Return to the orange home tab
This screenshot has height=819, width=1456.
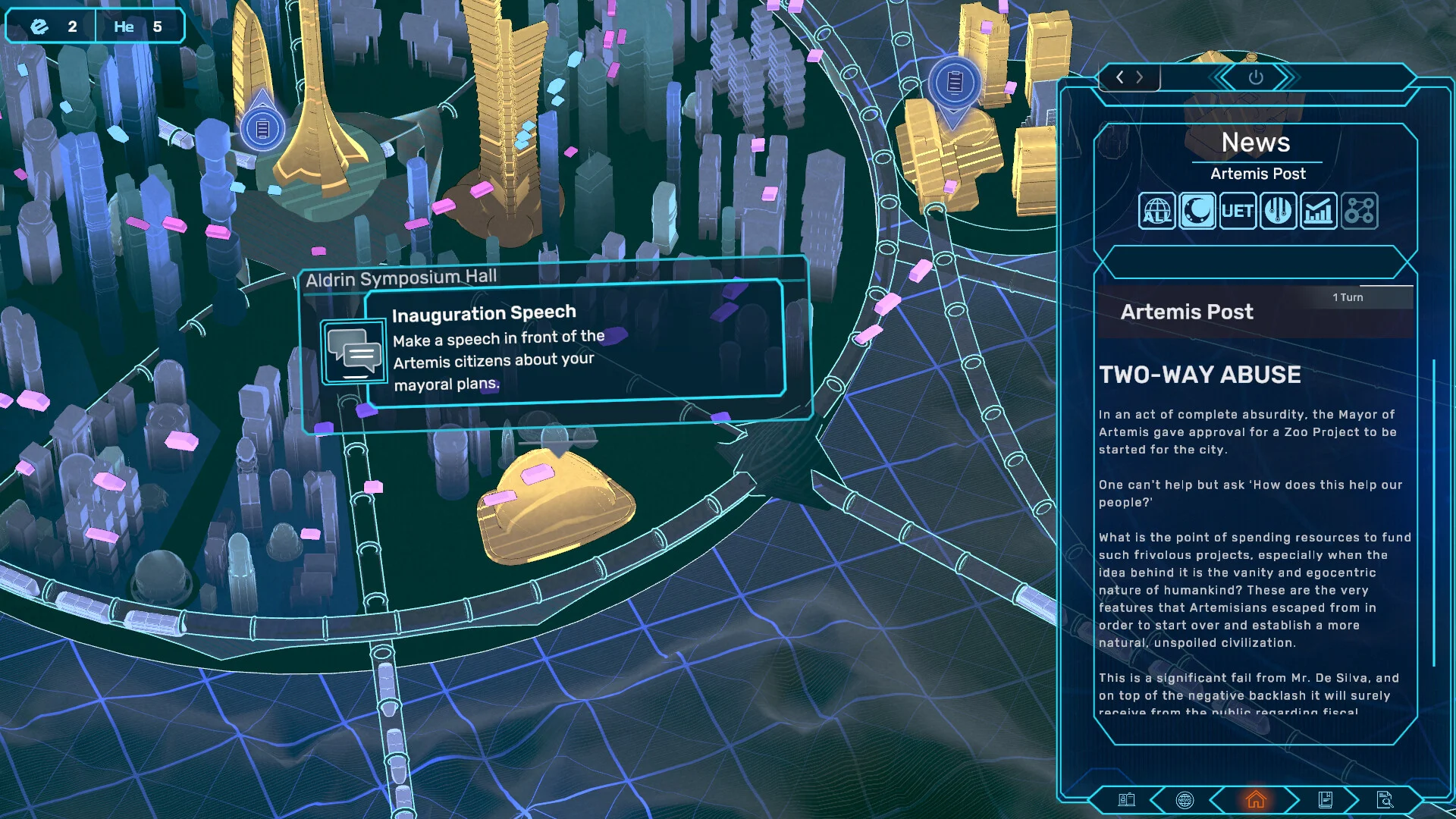1256,799
